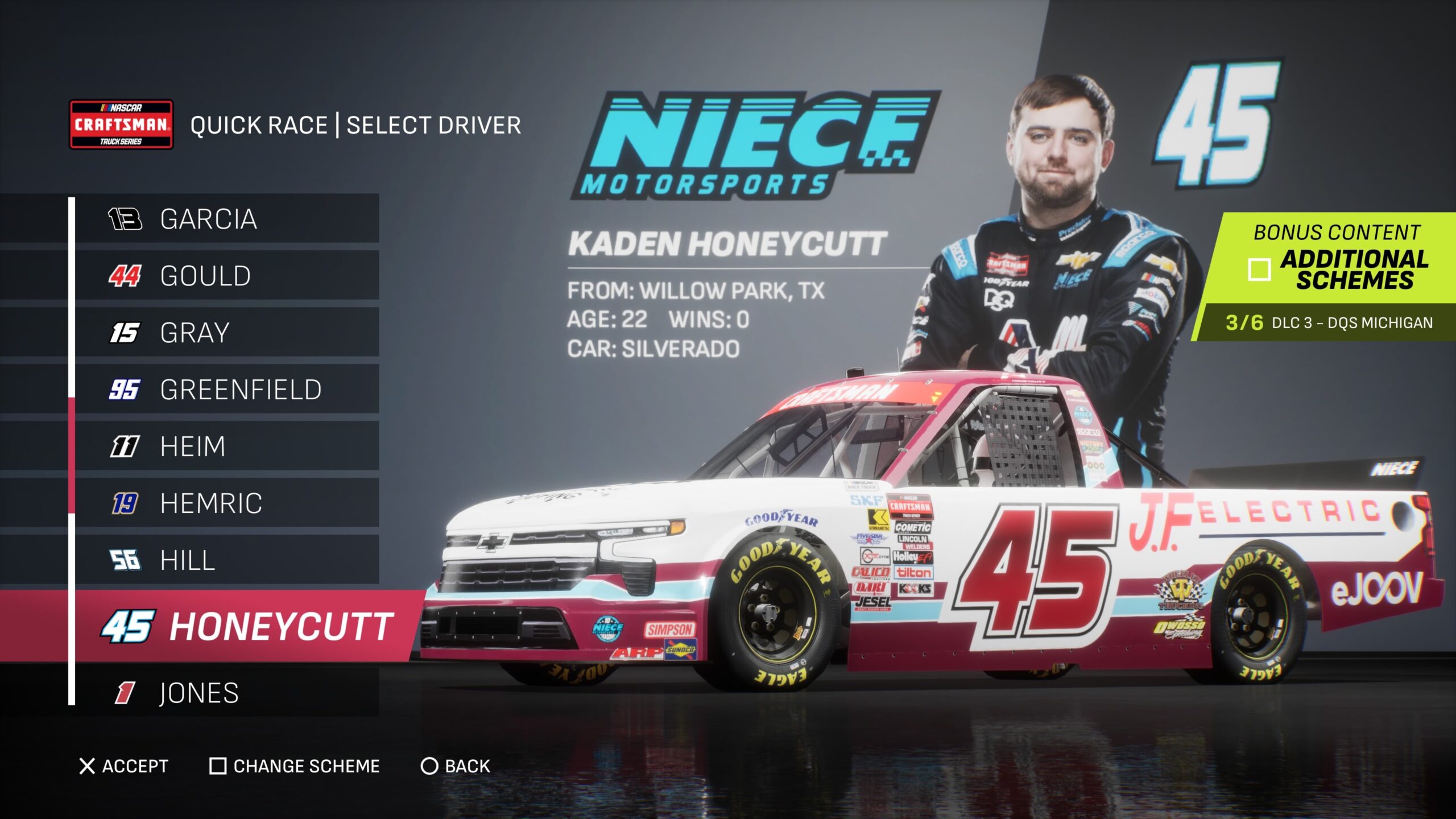The image size is (1456, 819).
Task: Select Hemric from the driver list
Action: pyautogui.click(x=227, y=503)
